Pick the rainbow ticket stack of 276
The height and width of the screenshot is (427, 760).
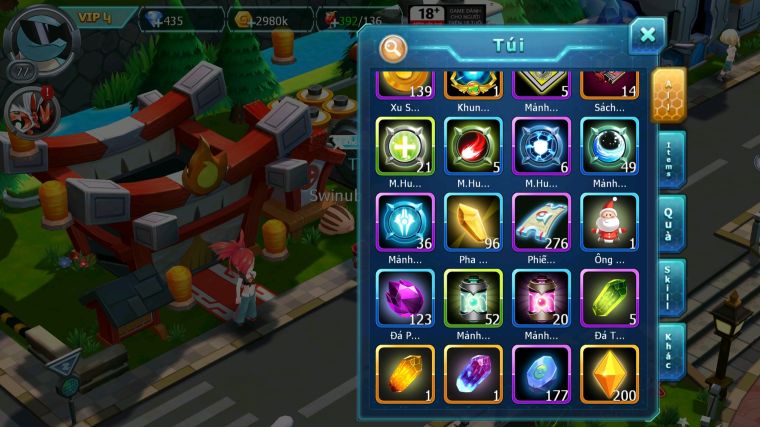[541, 221]
